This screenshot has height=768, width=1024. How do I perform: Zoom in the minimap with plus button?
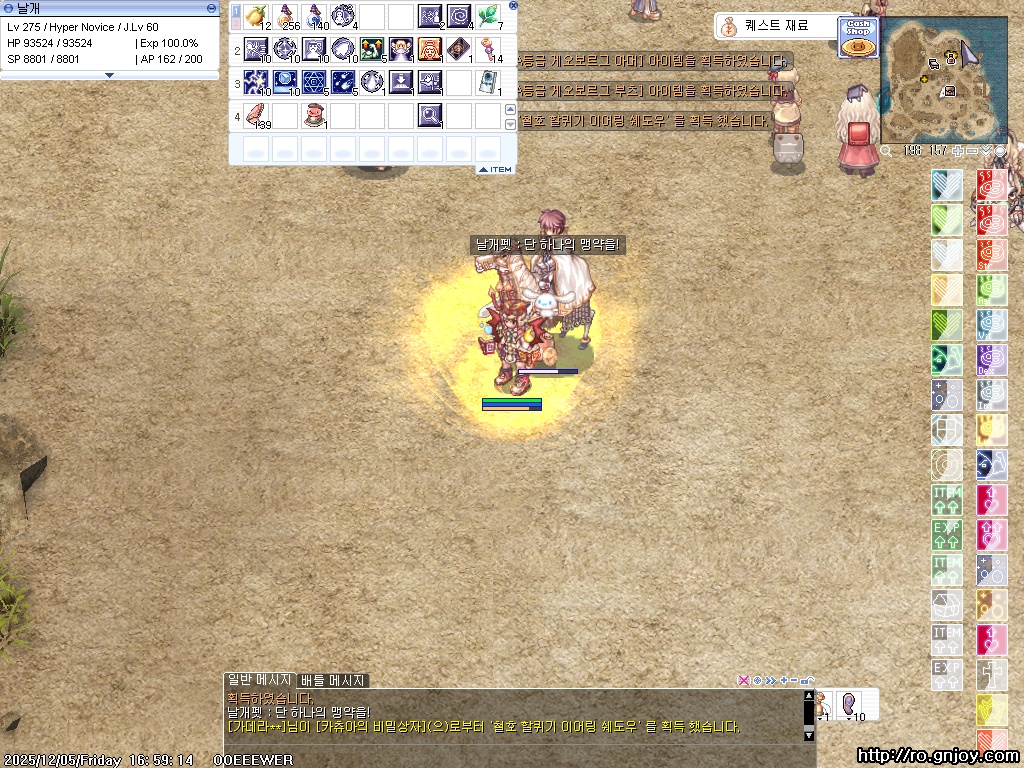click(x=957, y=151)
